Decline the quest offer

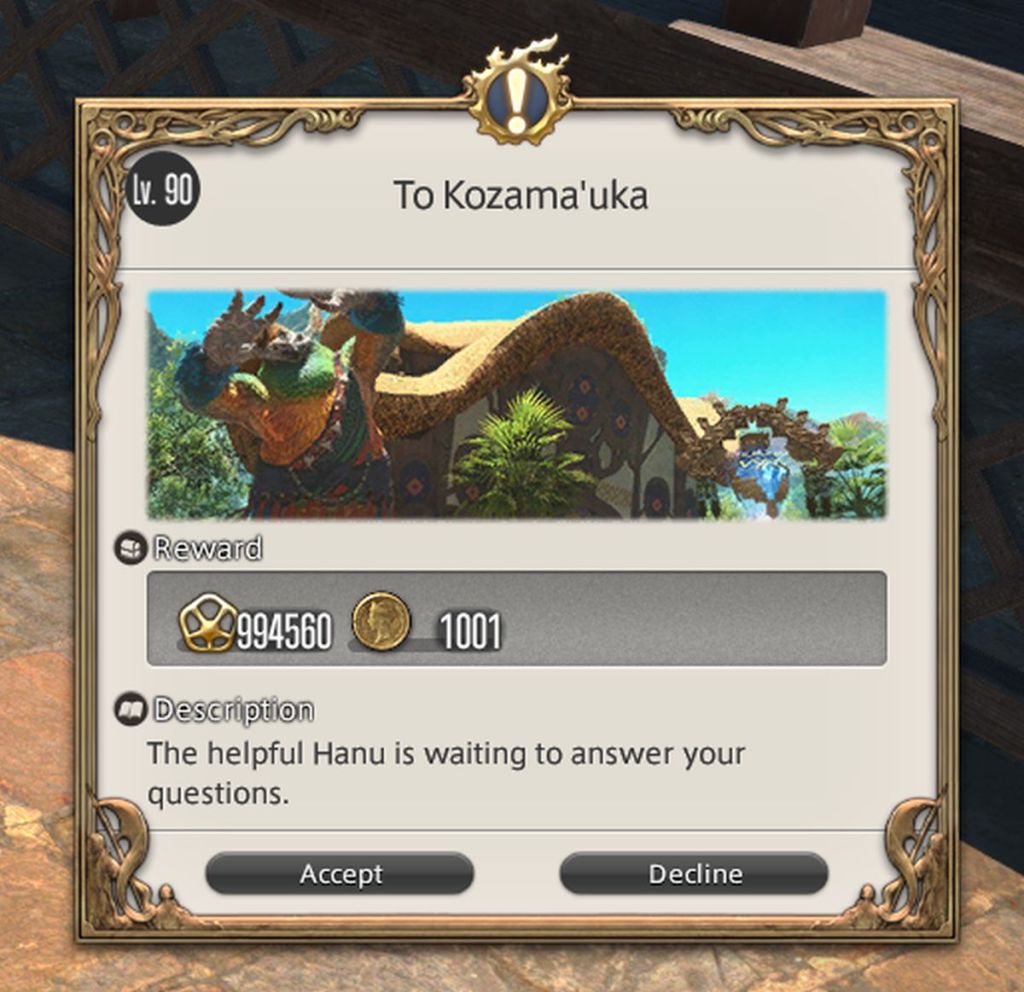[x=694, y=874]
